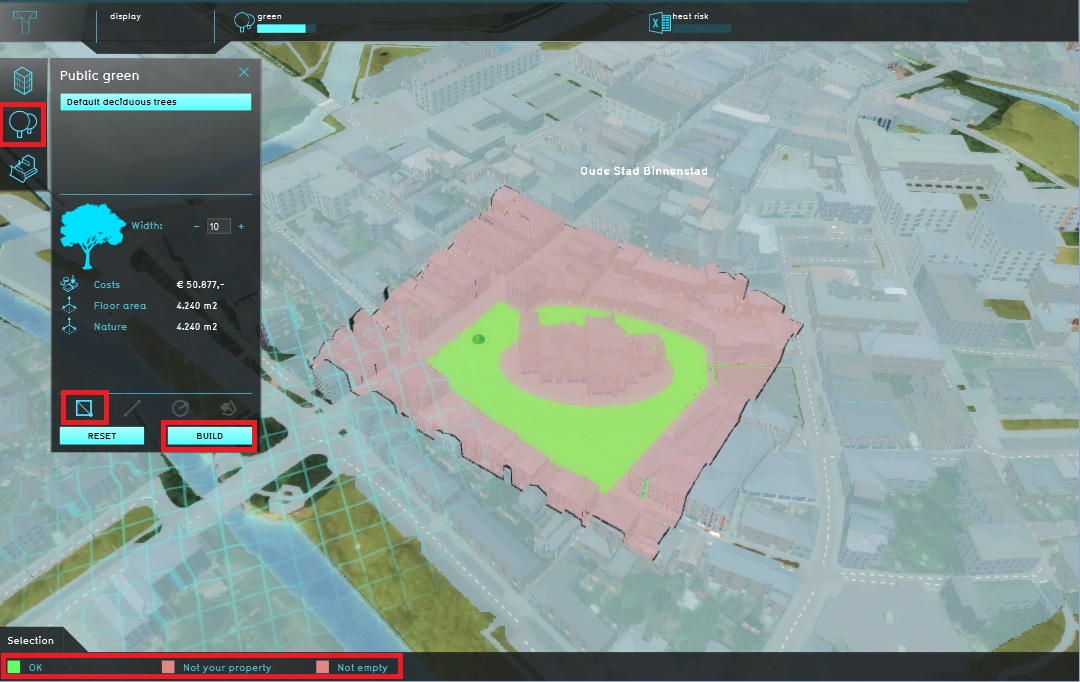Screen dimensions: 1080x682
Task: Decrease the tree width with minus
Action: 195,227
